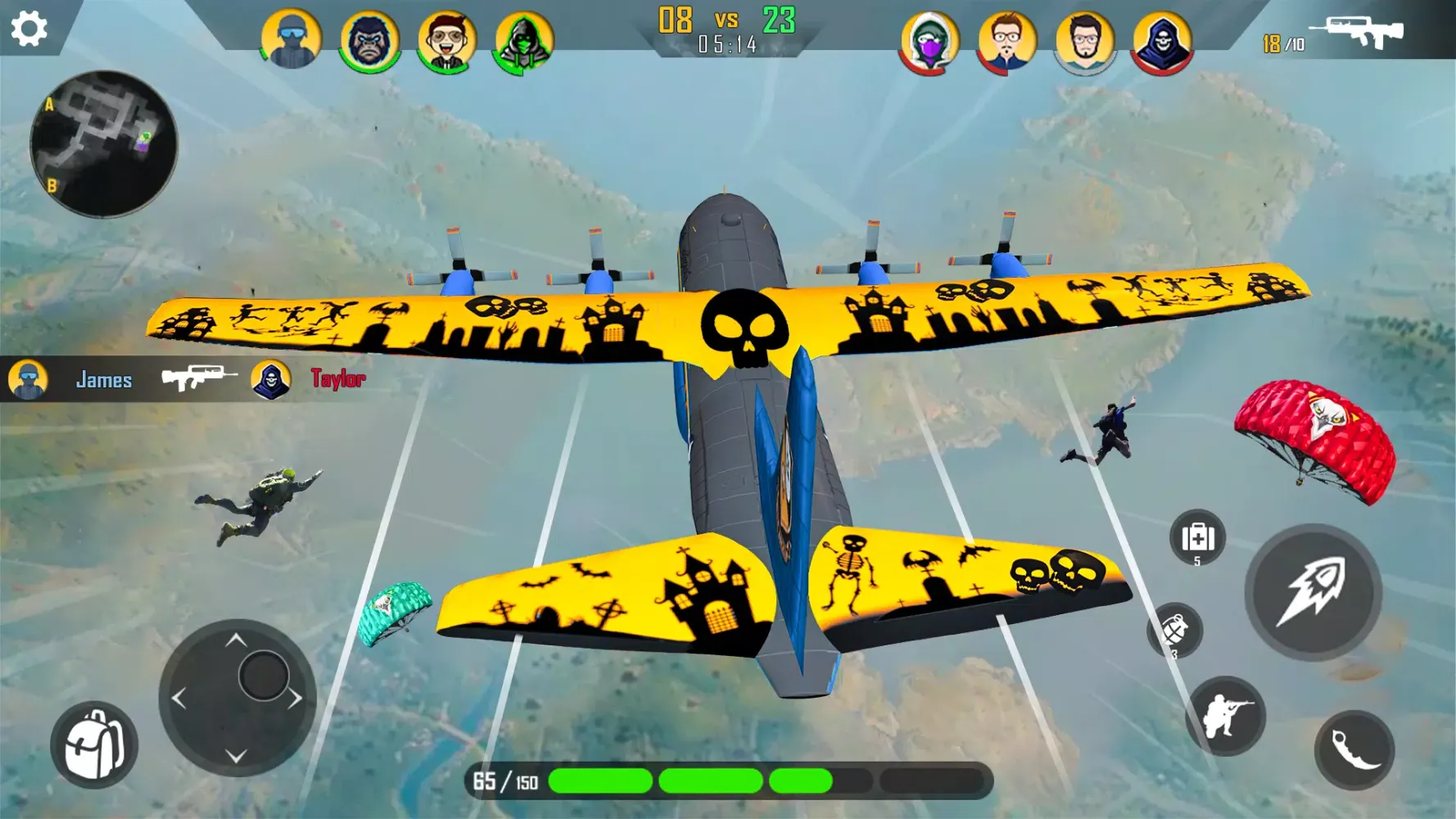Open the settings gear menu

tap(30, 27)
